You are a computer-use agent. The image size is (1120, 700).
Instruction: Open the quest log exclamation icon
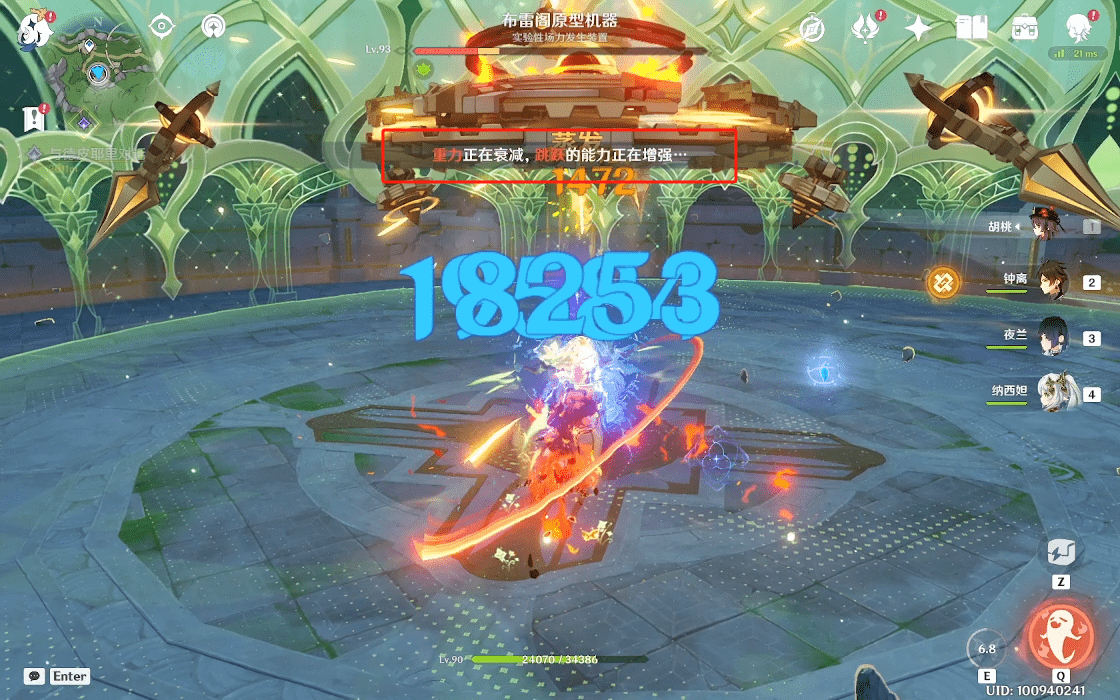pyautogui.click(x=35, y=118)
